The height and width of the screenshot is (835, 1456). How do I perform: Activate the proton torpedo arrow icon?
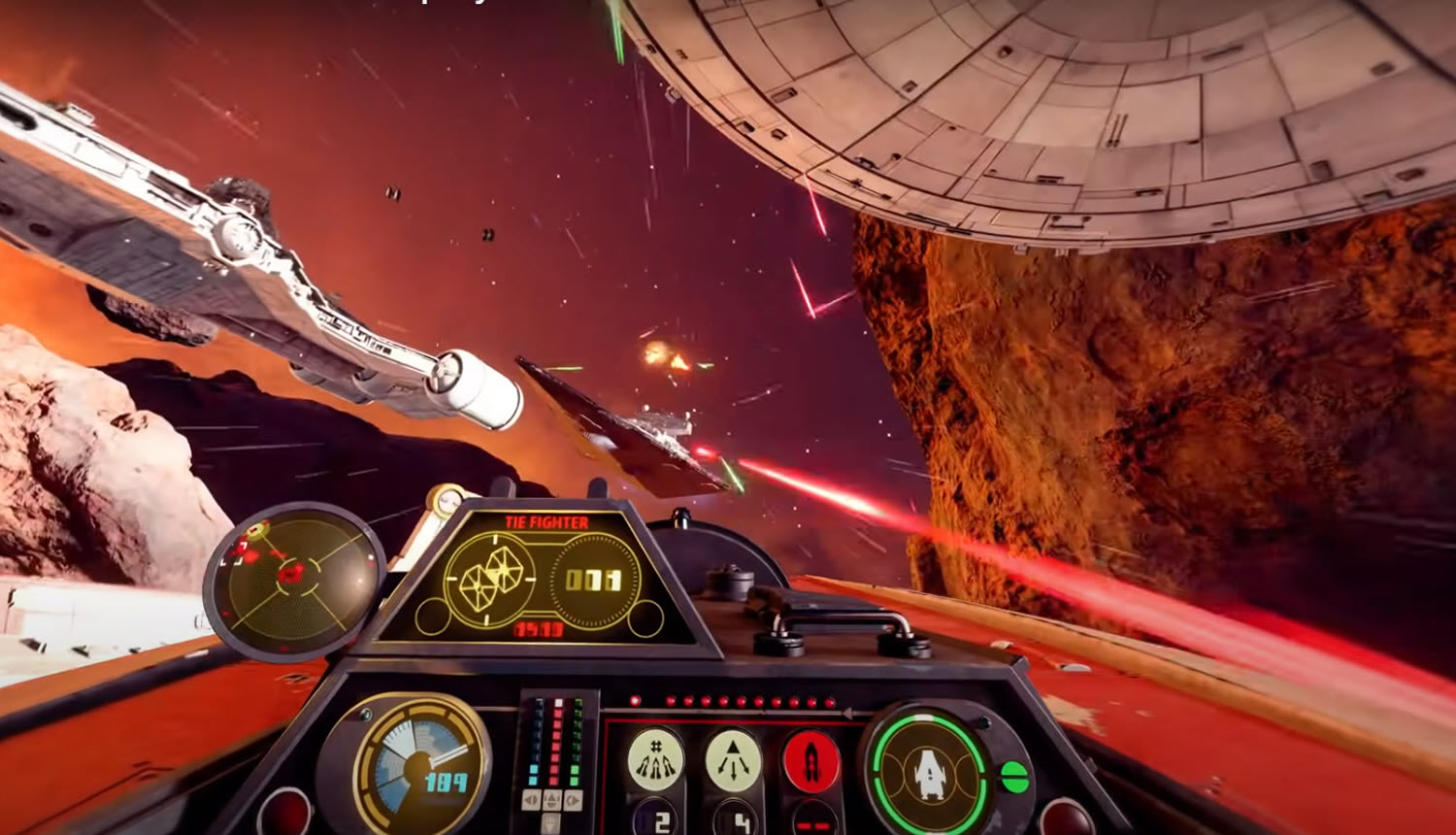point(733,760)
